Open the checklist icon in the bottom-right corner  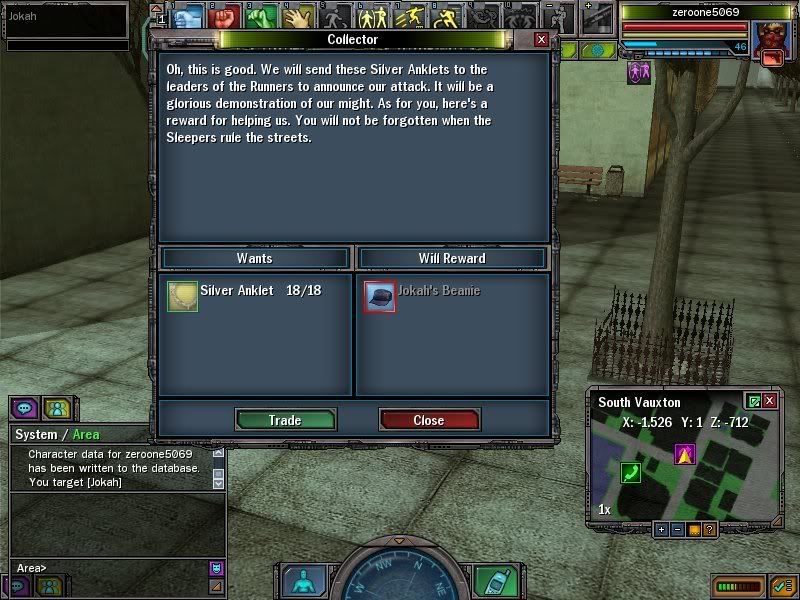[782, 585]
